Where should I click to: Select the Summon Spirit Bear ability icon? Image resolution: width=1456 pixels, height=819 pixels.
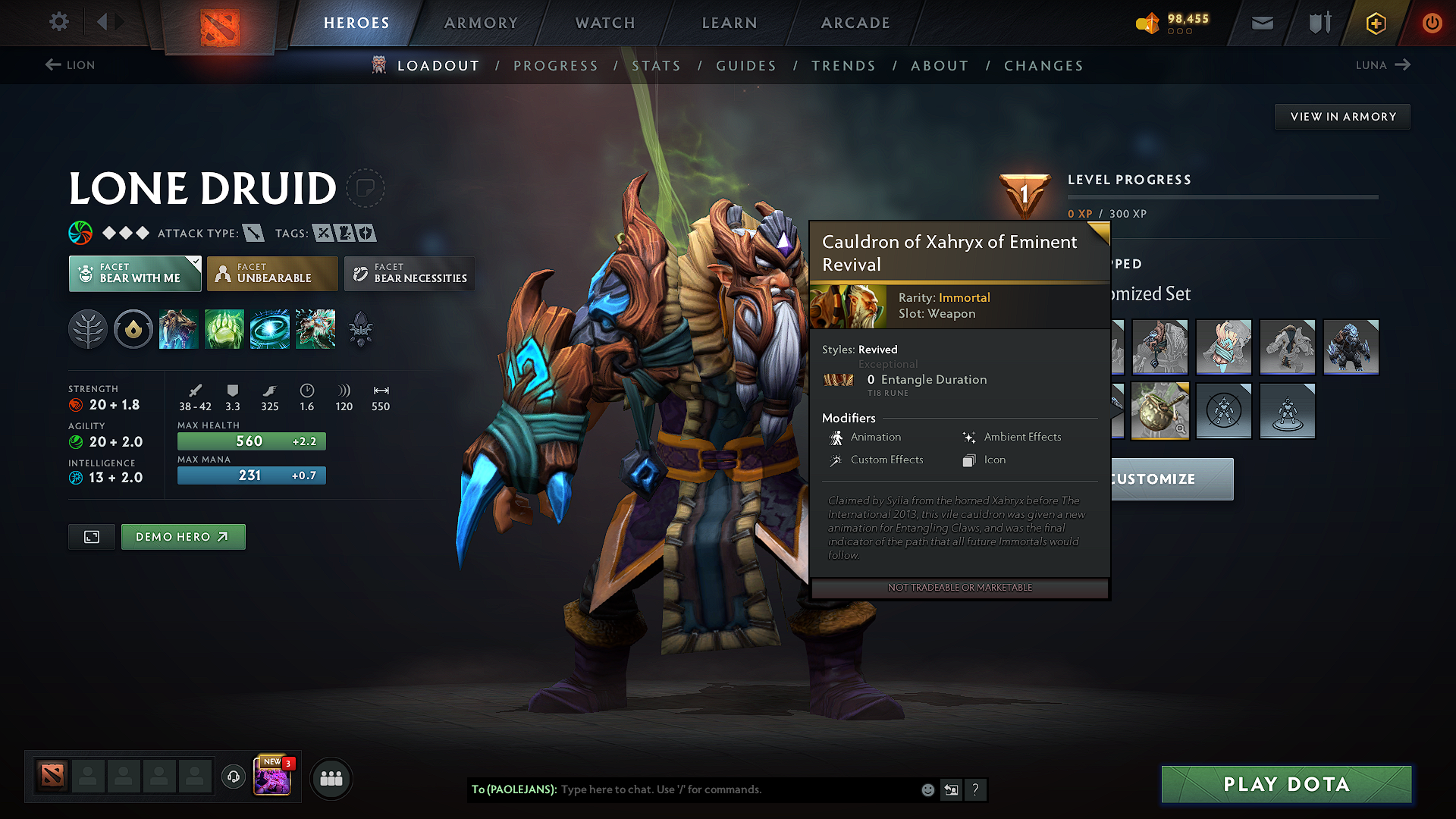pyautogui.click(x=179, y=329)
